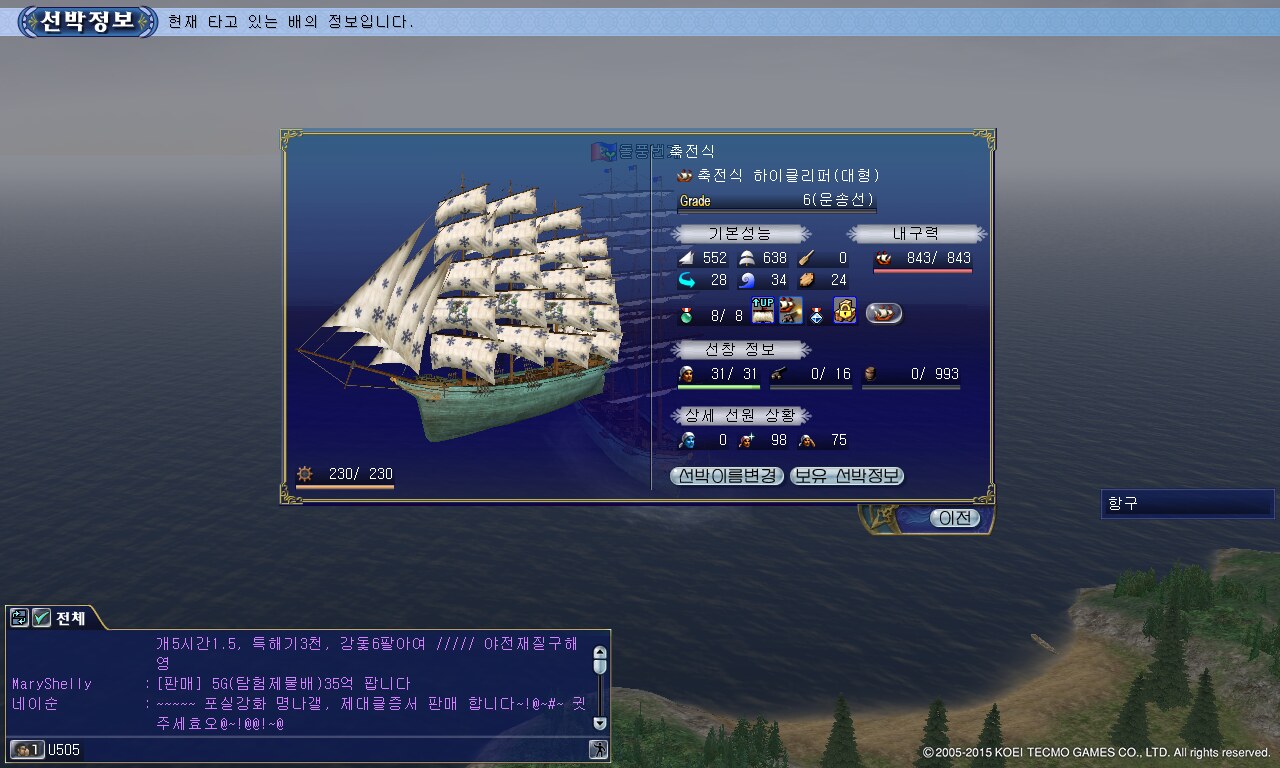Click the 항구 port label panel
Viewport: 1280px width, 768px height.
pos(1187,504)
